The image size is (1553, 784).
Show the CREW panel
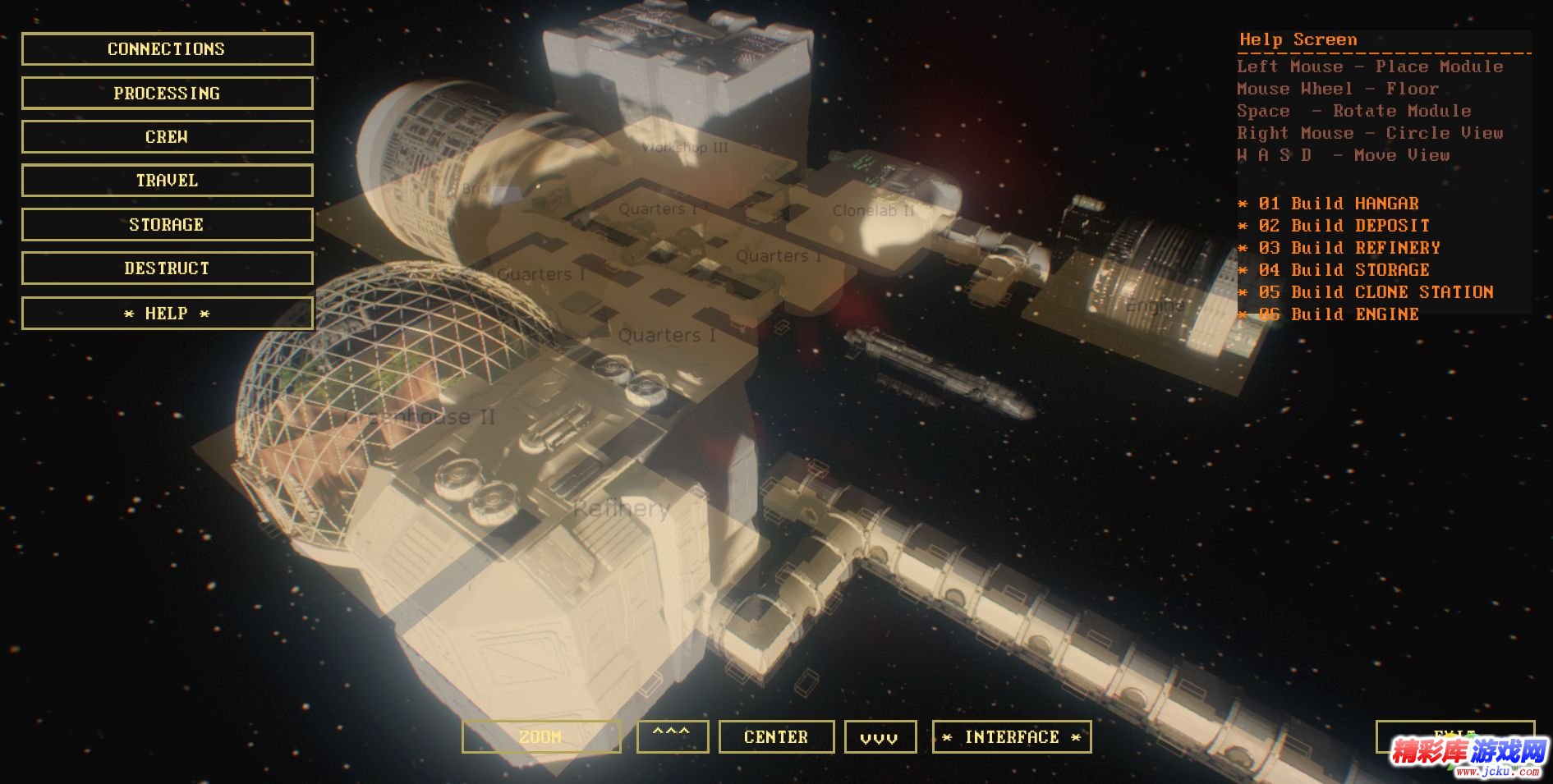coord(167,137)
